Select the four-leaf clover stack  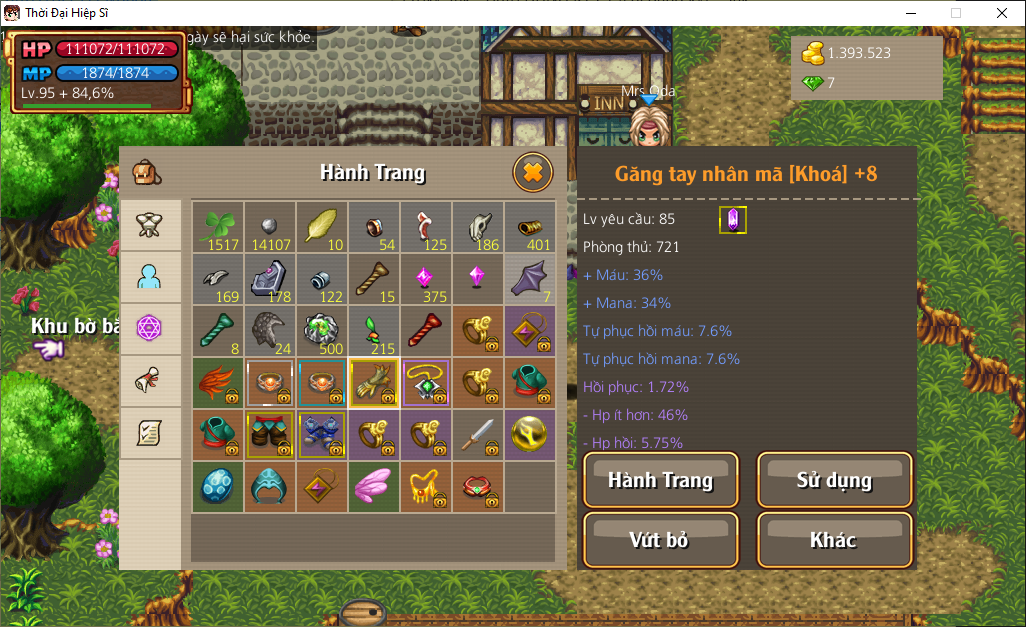[x=218, y=227]
